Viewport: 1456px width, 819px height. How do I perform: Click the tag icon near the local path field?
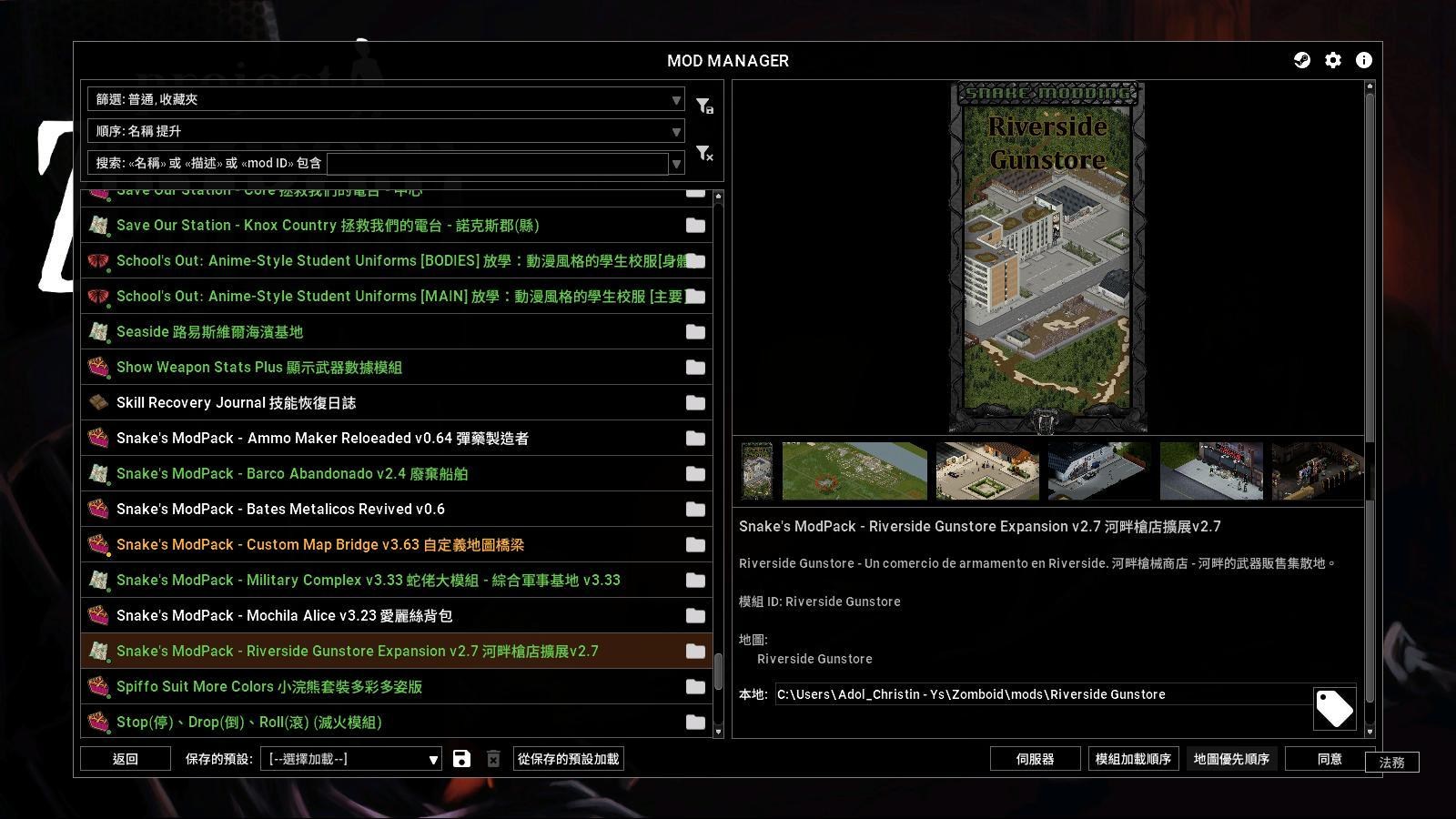point(1334,708)
